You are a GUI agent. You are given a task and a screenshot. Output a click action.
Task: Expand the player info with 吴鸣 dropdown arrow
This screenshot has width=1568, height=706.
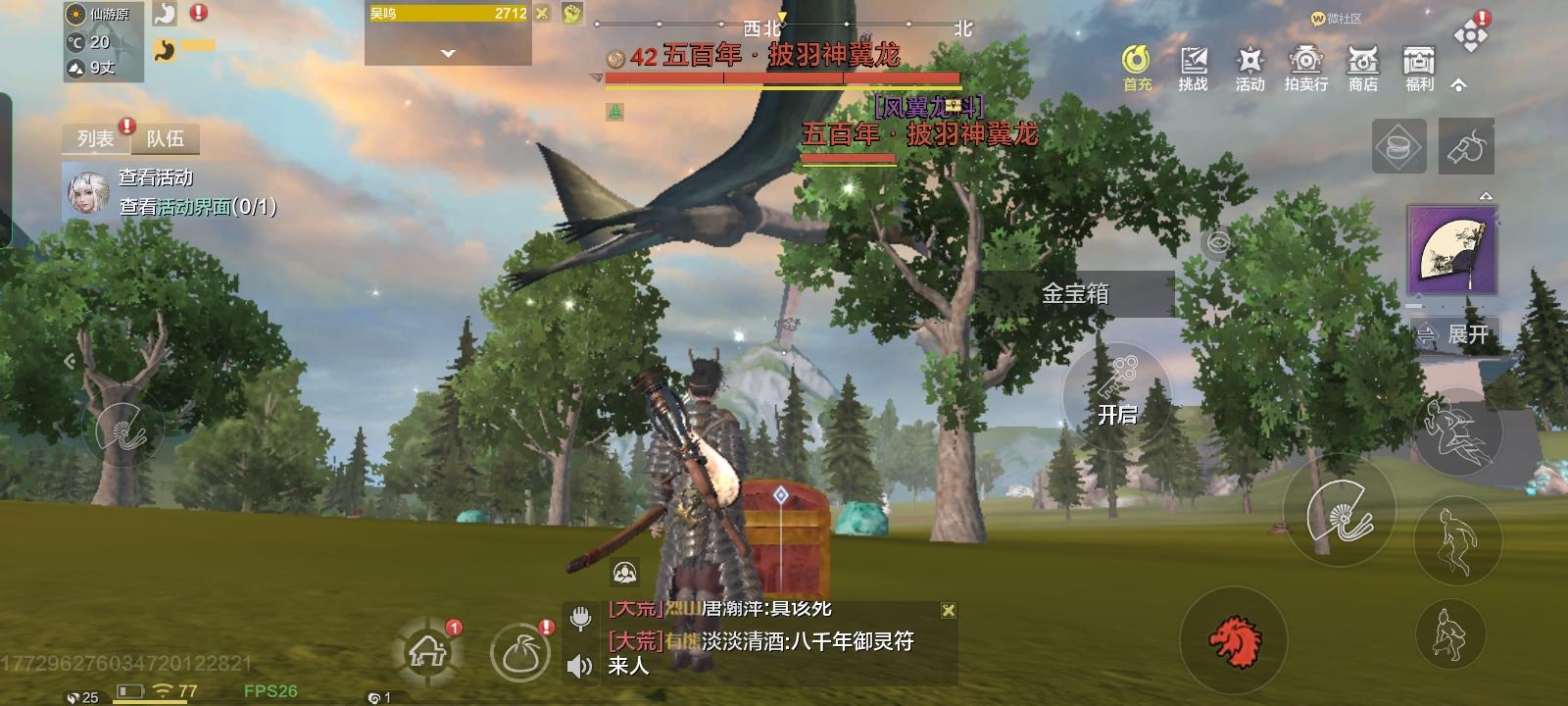tap(449, 54)
